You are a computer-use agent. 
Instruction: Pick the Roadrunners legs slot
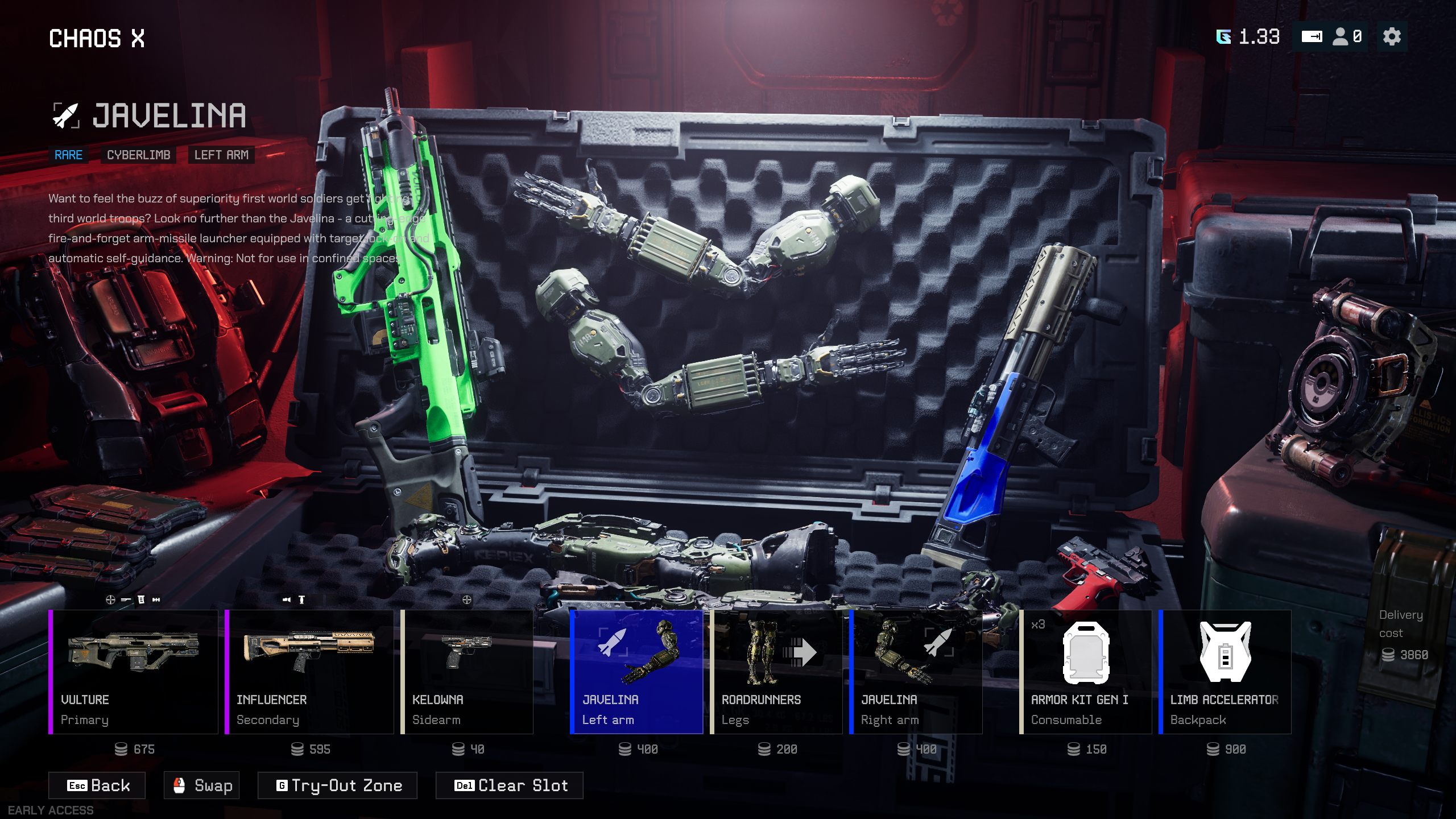click(776, 672)
